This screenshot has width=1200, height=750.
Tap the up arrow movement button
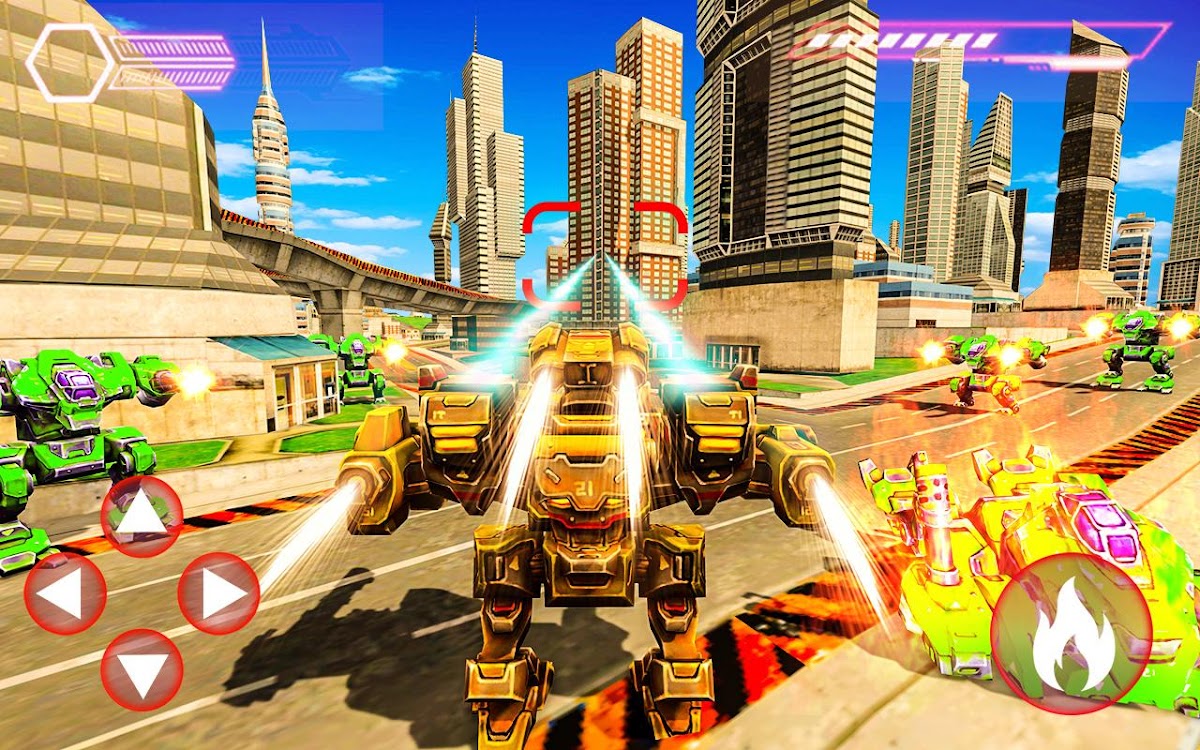142,516
